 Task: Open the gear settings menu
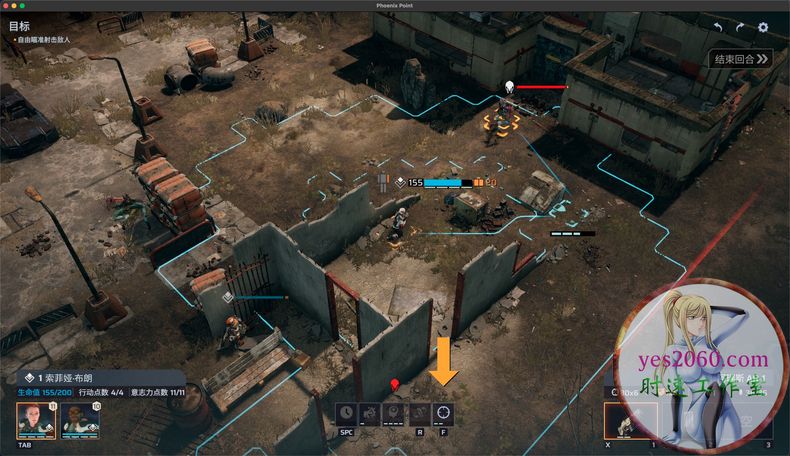(763, 27)
